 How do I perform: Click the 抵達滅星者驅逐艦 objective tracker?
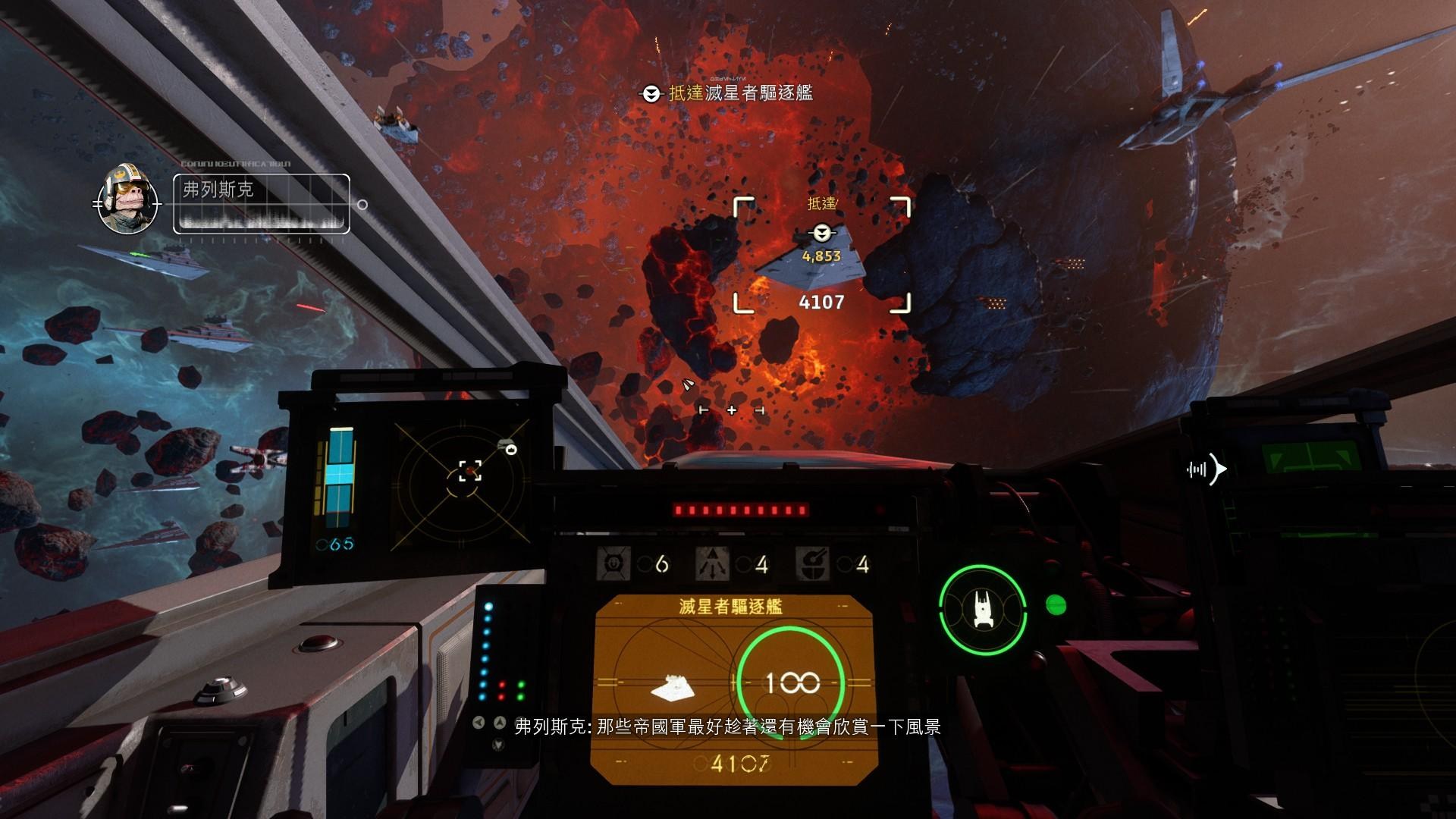pyautogui.click(x=728, y=93)
